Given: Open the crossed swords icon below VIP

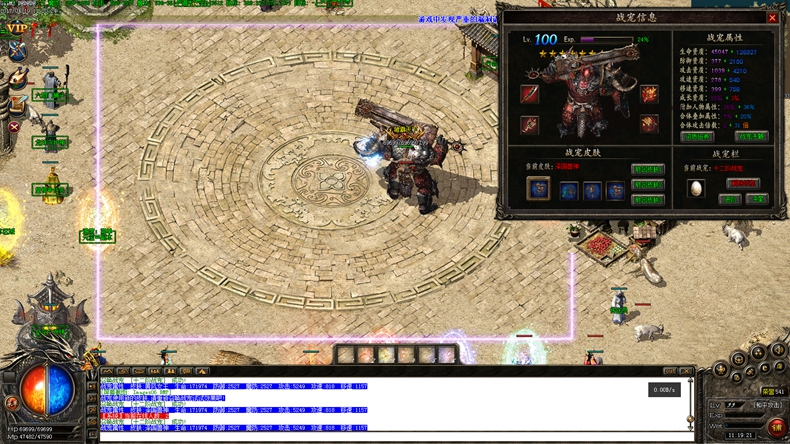Looking at the screenshot, I should pos(16,50).
